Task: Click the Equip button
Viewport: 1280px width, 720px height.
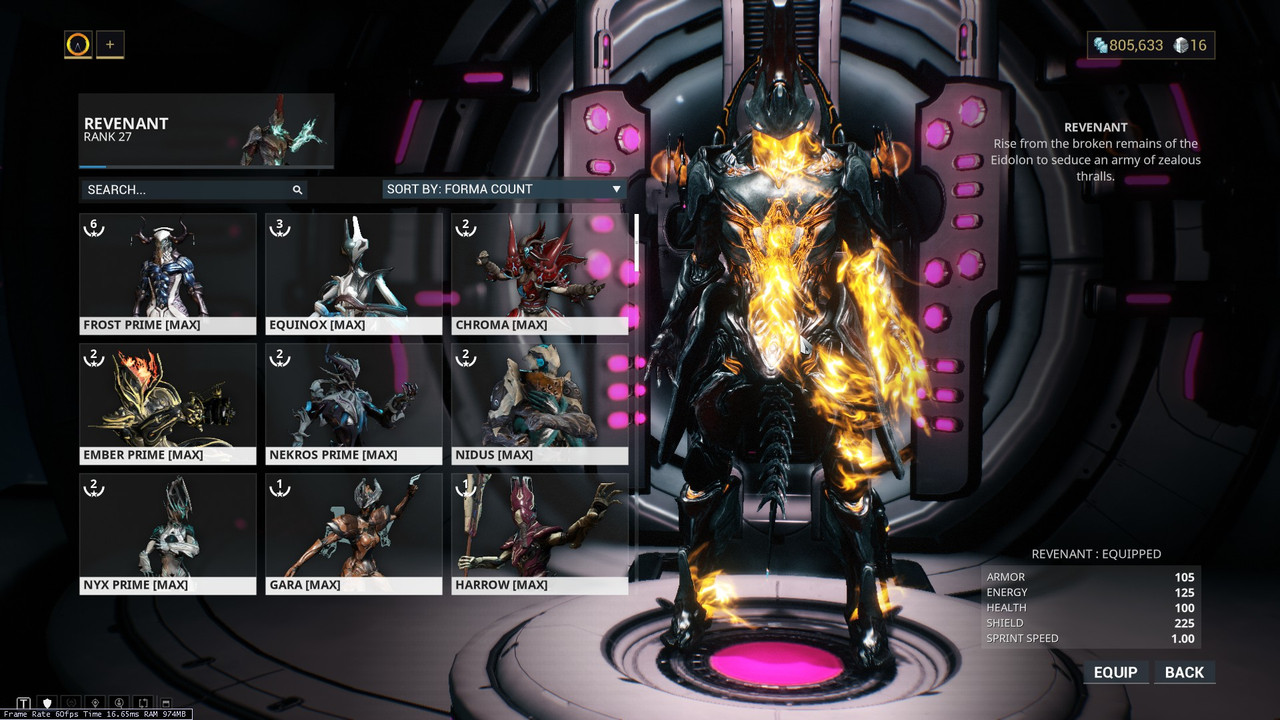Action: click(1115, 672)
